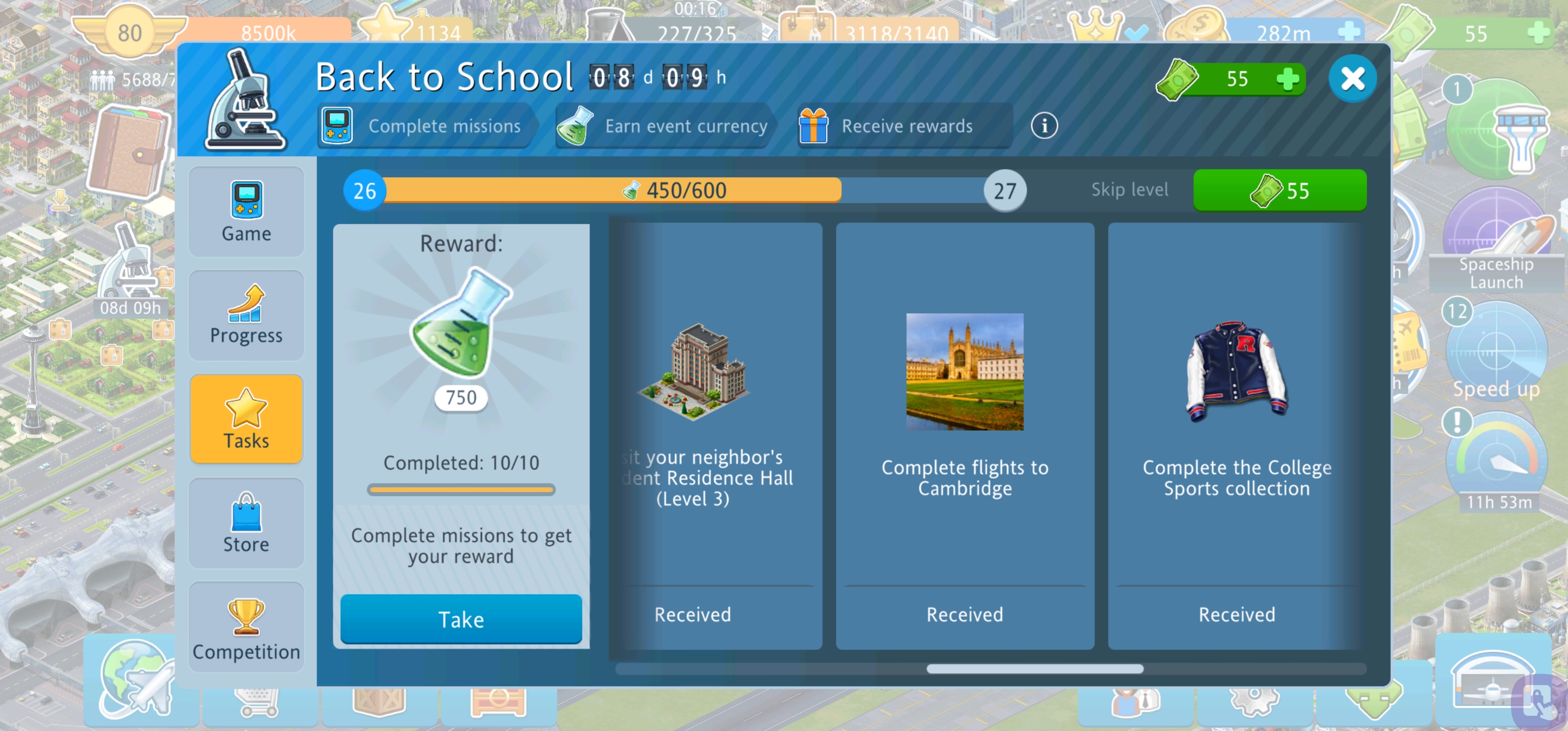The width and height of the screenshot is (1568, 731).
Task: Add more cash with the green plus in the event header
Action: pyautogui.click(x=1287, y=79)
